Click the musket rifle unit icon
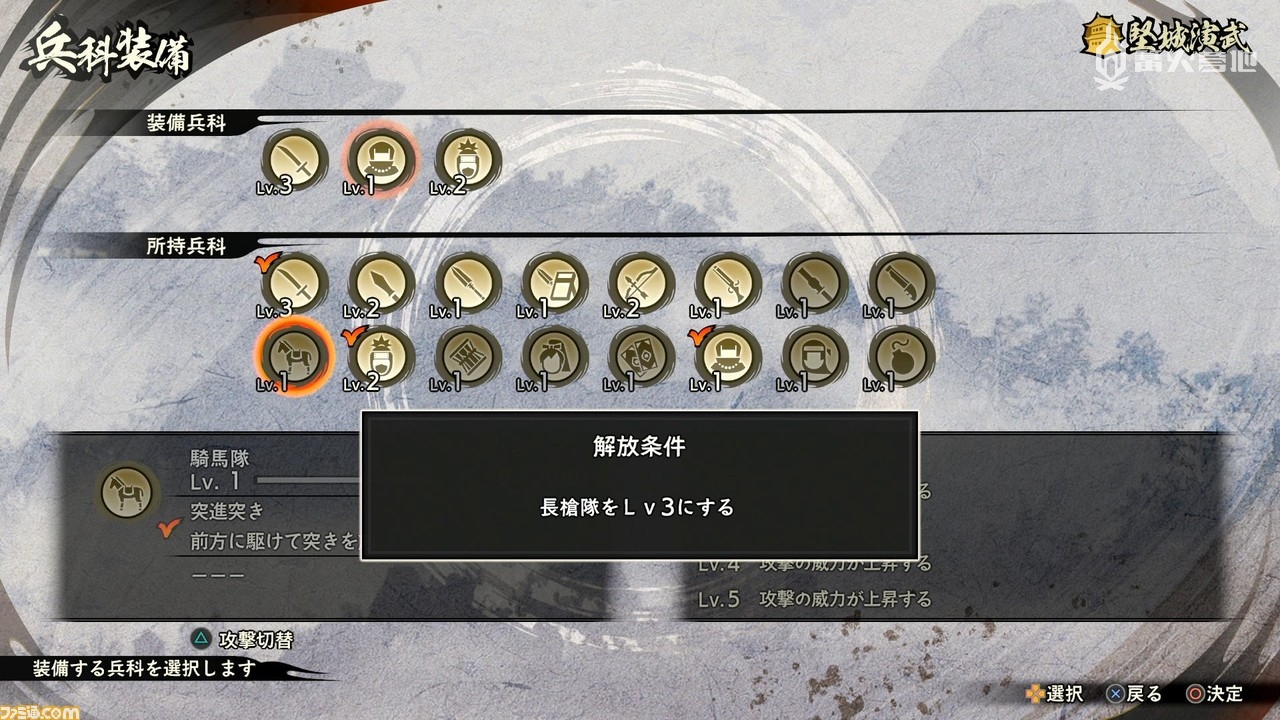Image resolution: width=1280 pixels, height=720 pixels. coord(727,282)
